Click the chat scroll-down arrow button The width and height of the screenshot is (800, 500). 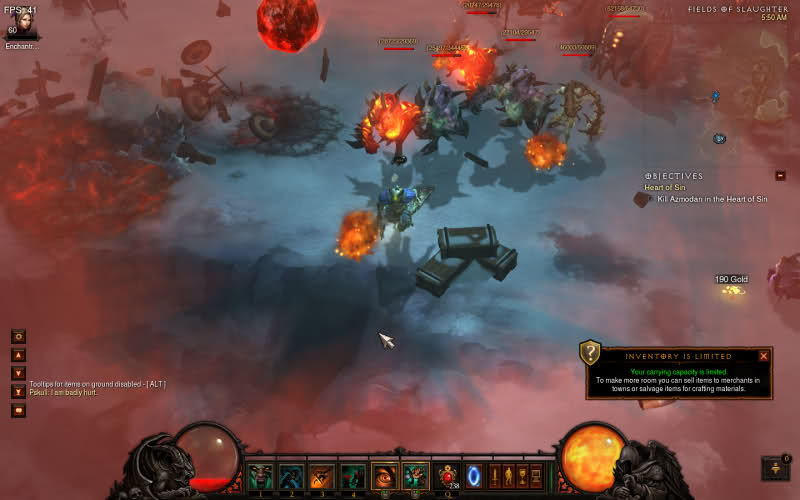(x=18, y=373)
